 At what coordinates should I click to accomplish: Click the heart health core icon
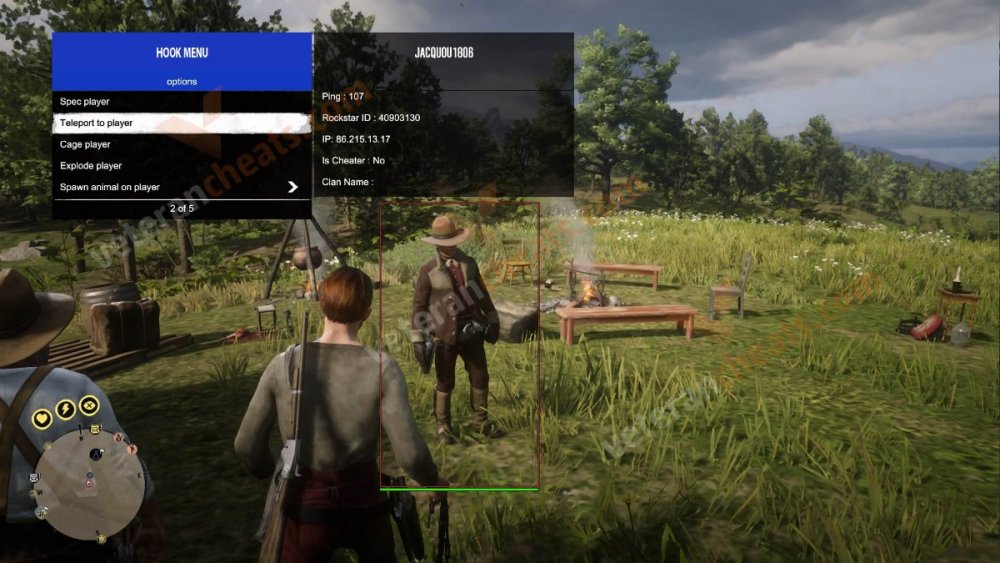click(42, 418)
